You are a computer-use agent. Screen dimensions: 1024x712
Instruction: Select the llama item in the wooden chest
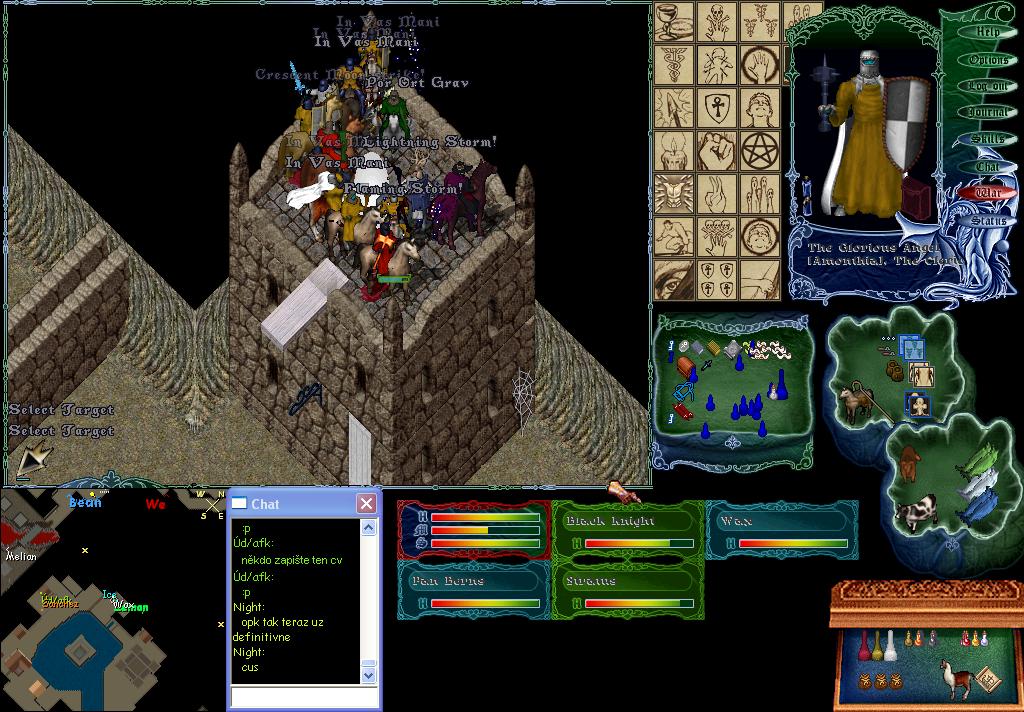957,678
